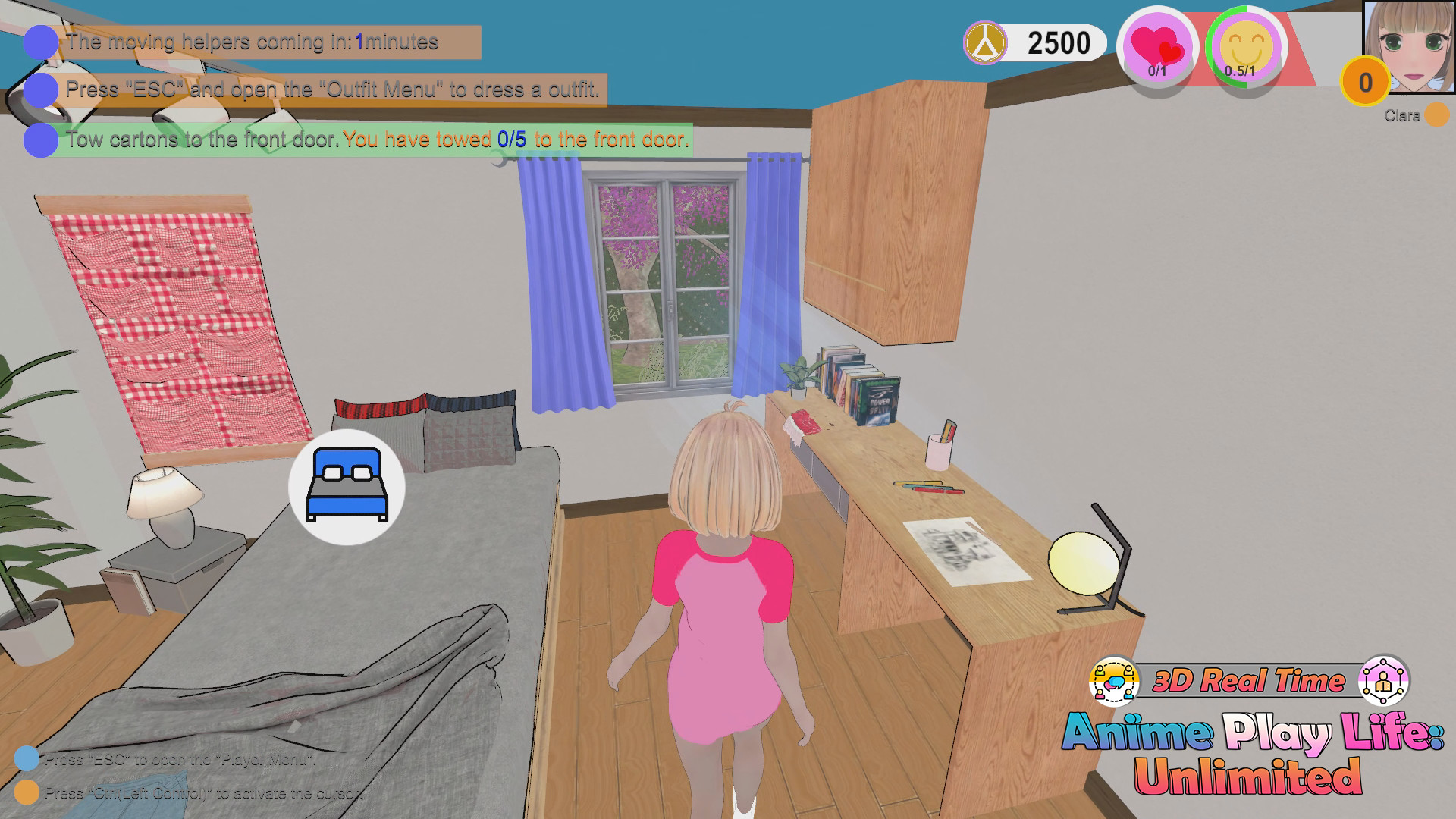The image size is (1456, 819).
Task: Select the orange level badge showing 0
Action: 1365,81
